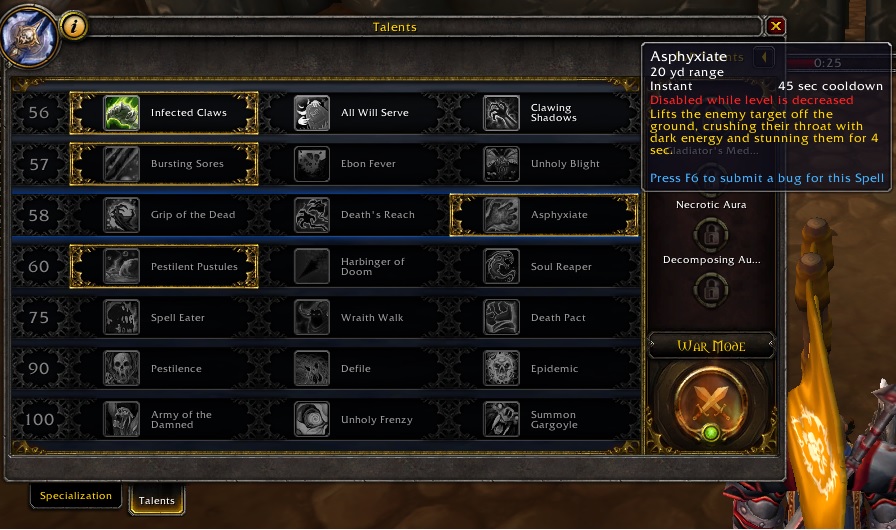Switch to the Specialization tab
Screen dimensions: 896x530
pos(76,496)
